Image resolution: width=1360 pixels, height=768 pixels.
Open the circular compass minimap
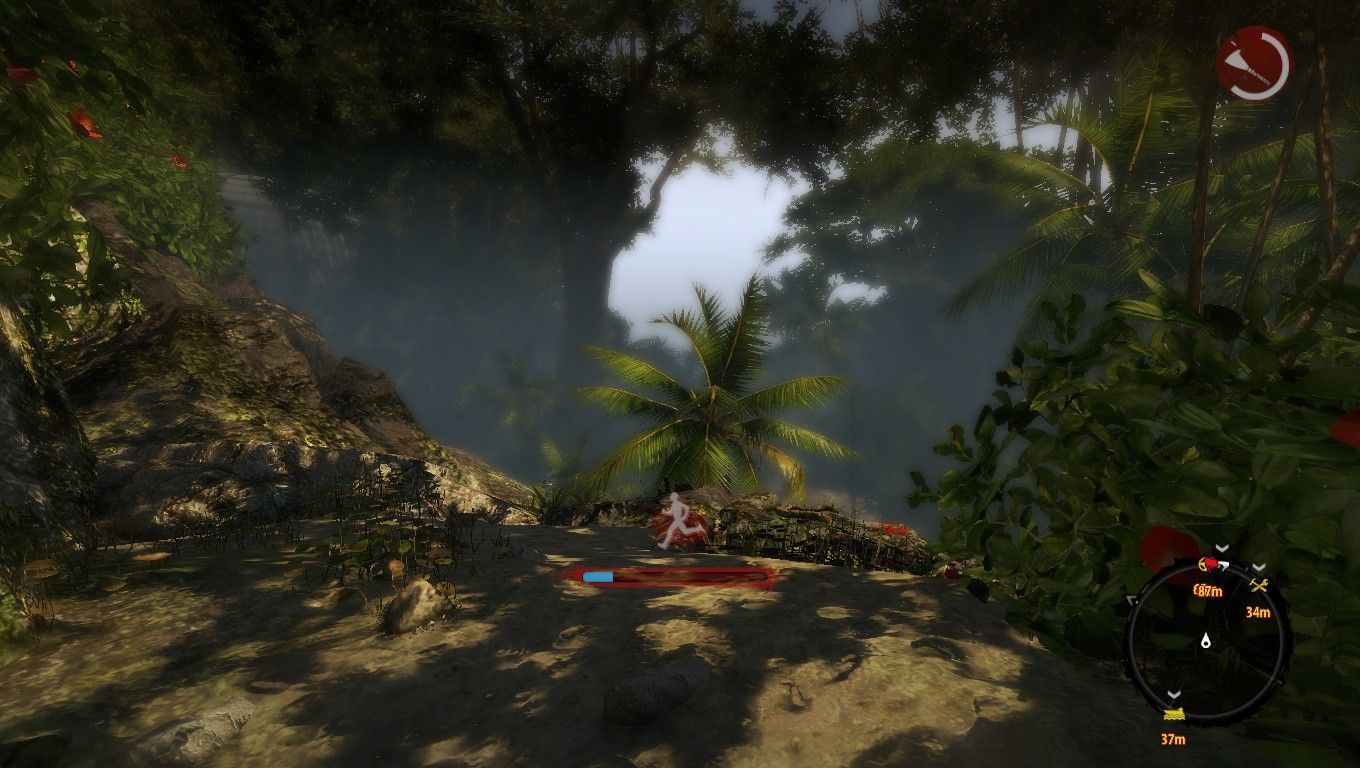point(1206,641)
